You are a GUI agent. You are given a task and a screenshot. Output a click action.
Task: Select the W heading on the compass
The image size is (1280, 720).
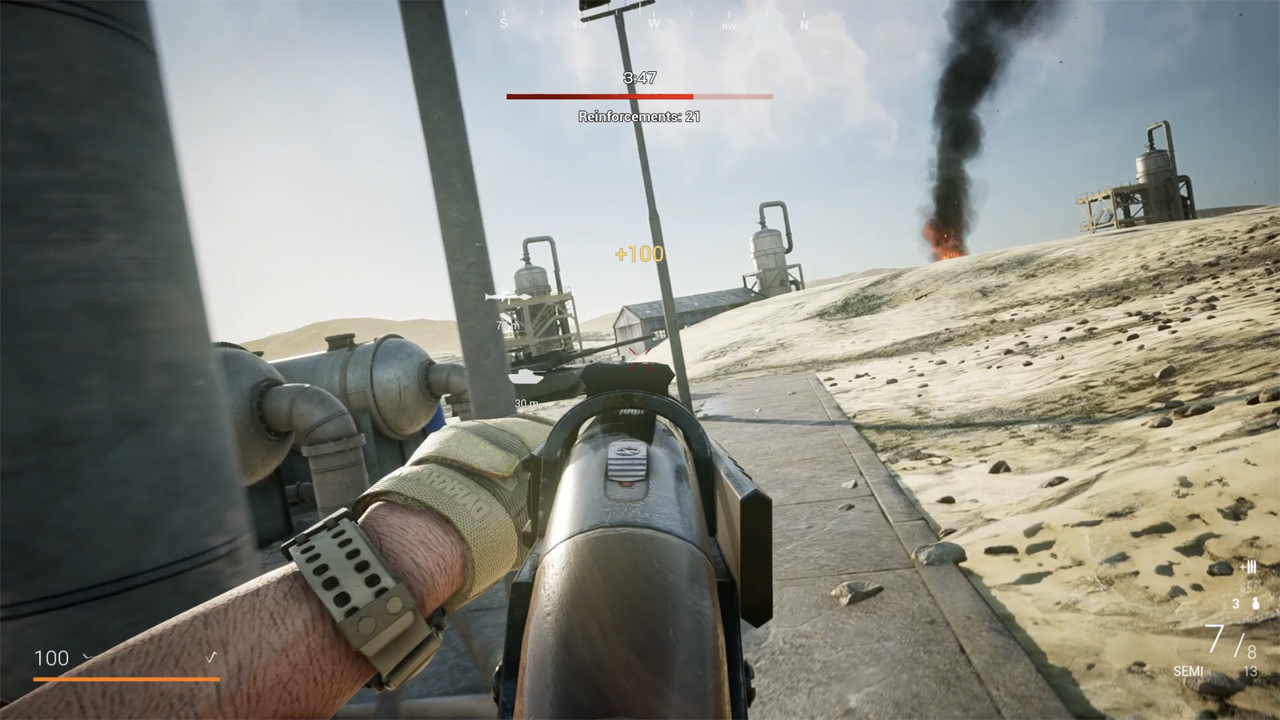pyautogui.click(x=654, y=22)
